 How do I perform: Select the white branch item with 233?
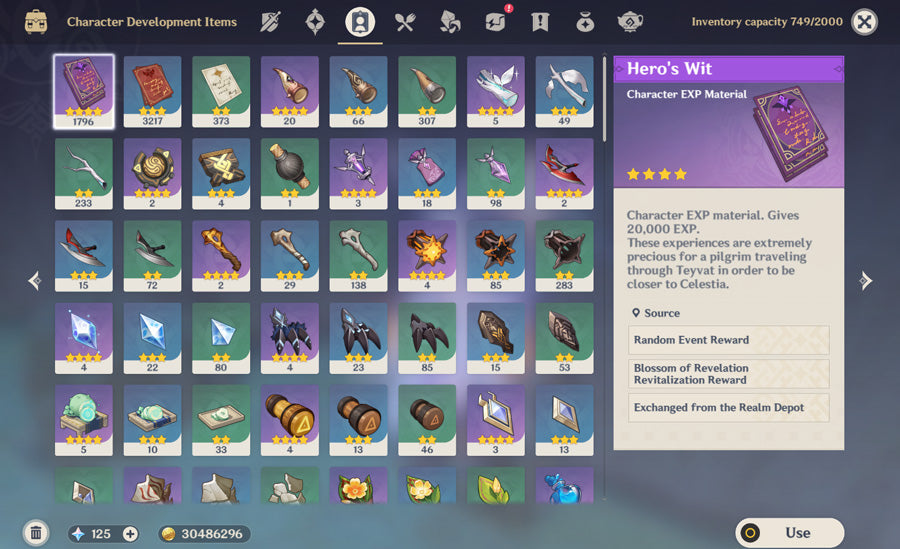click(84, 174)
